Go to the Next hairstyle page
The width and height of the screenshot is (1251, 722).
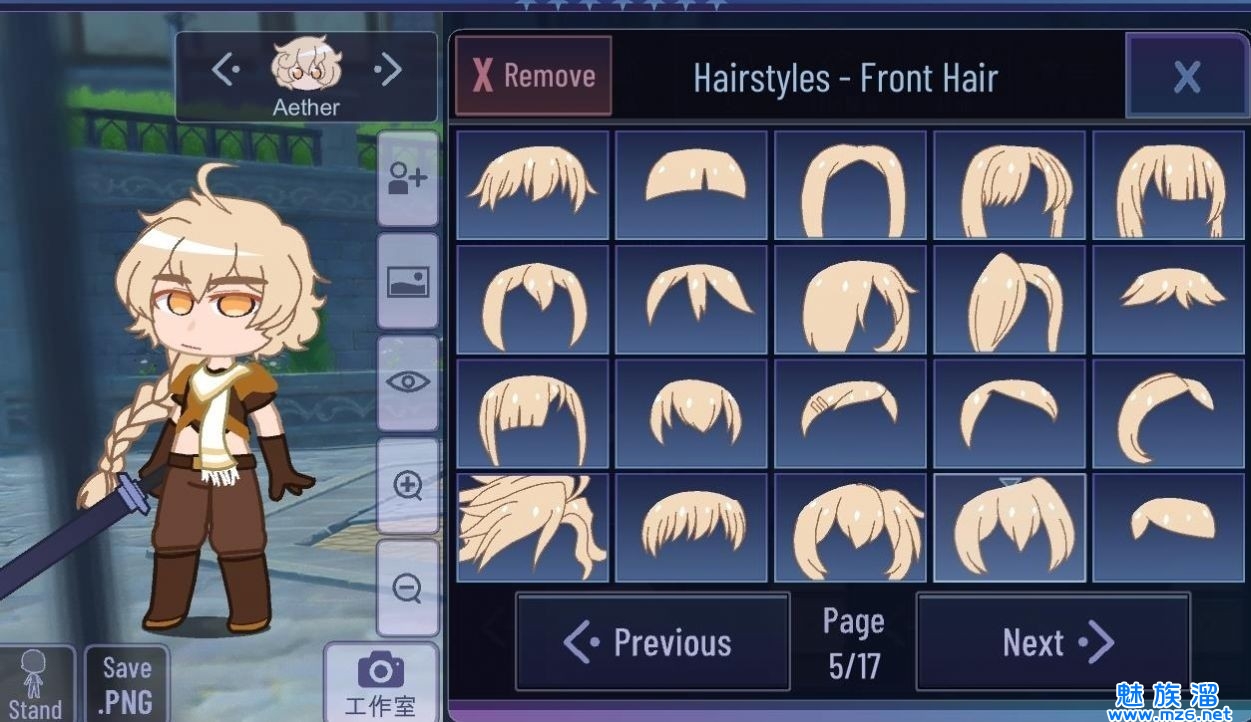point(1053,642)
